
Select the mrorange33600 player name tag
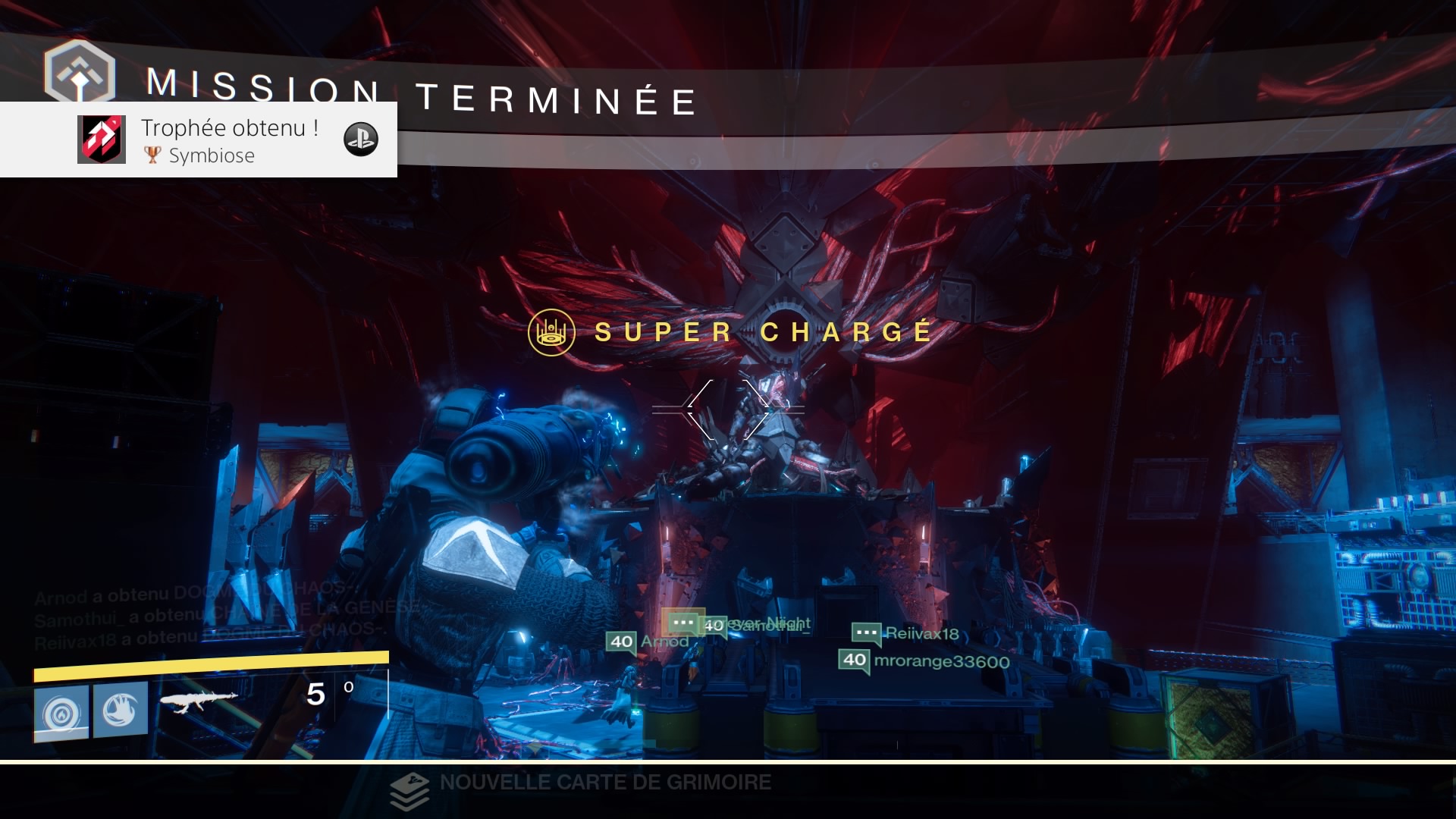click(940, 661)
